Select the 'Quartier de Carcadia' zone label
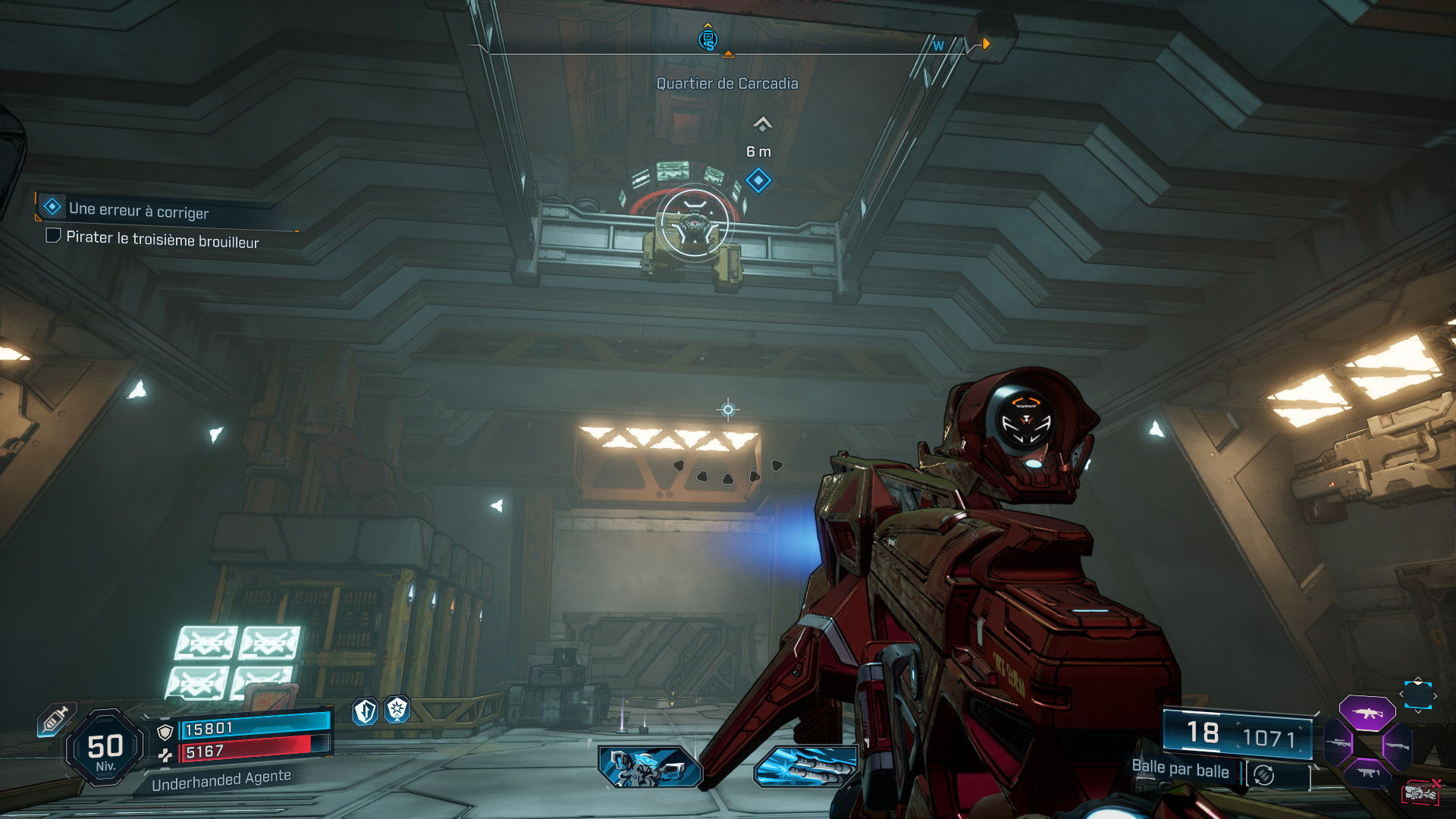The height and width of the screenshot is (819, 1456). pyautogui.click(x=728, y=83)
